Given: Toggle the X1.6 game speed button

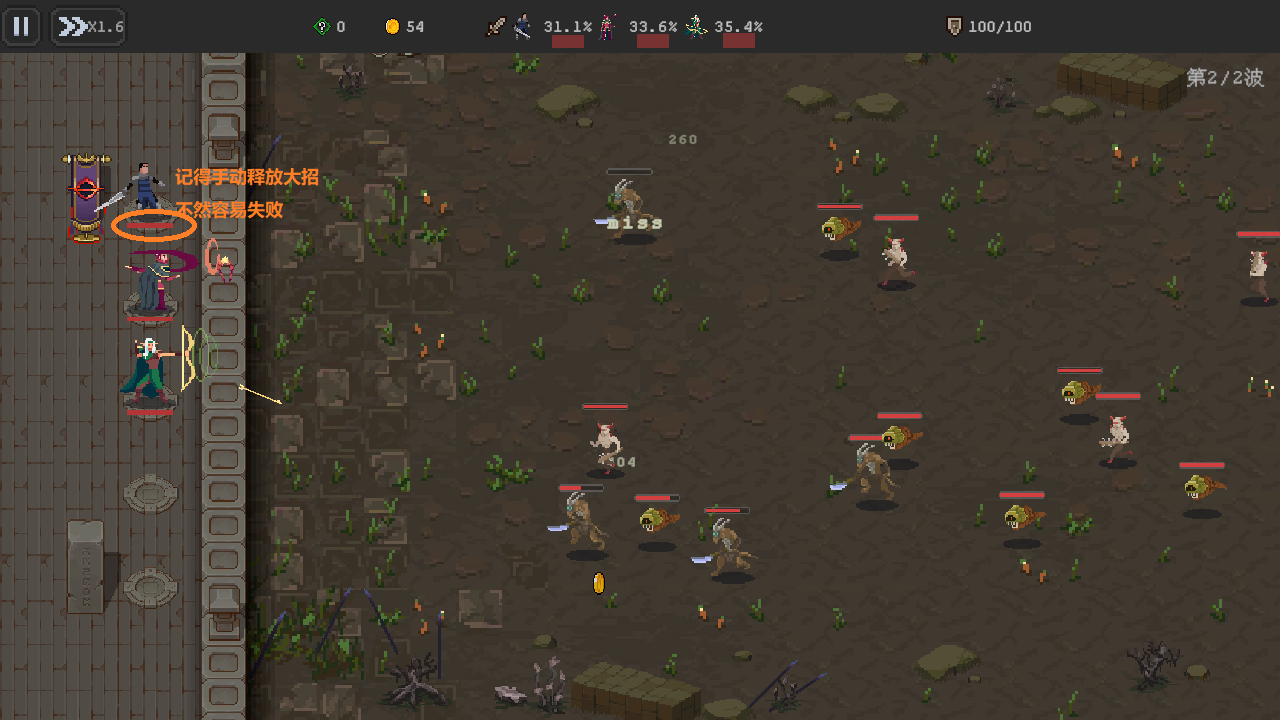Looking at the screenshot, I should click(x=88, y=27).
